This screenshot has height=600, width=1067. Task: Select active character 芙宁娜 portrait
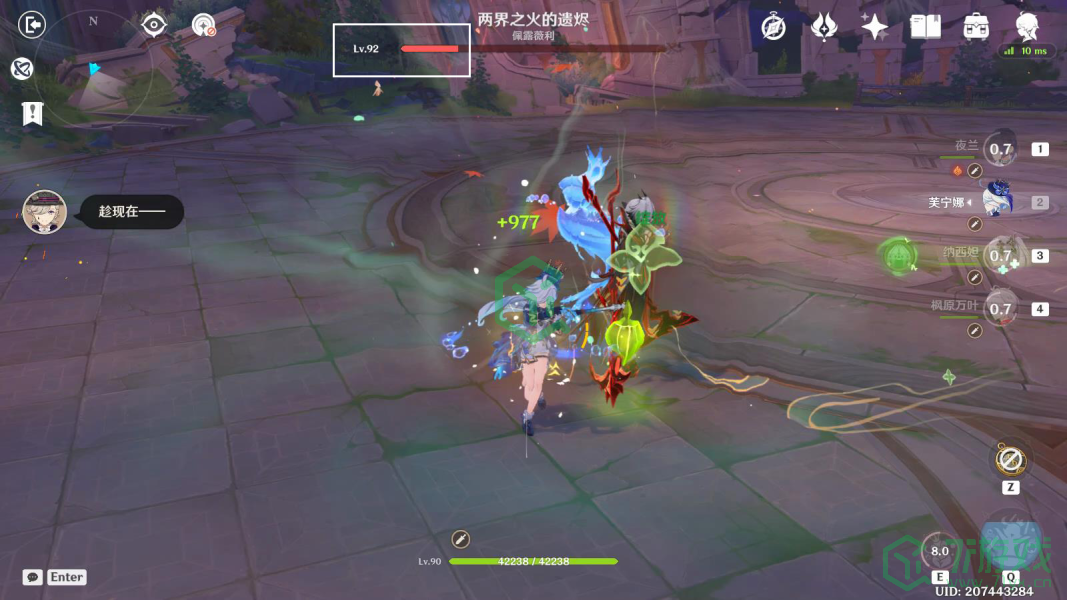click(1000, 202)
